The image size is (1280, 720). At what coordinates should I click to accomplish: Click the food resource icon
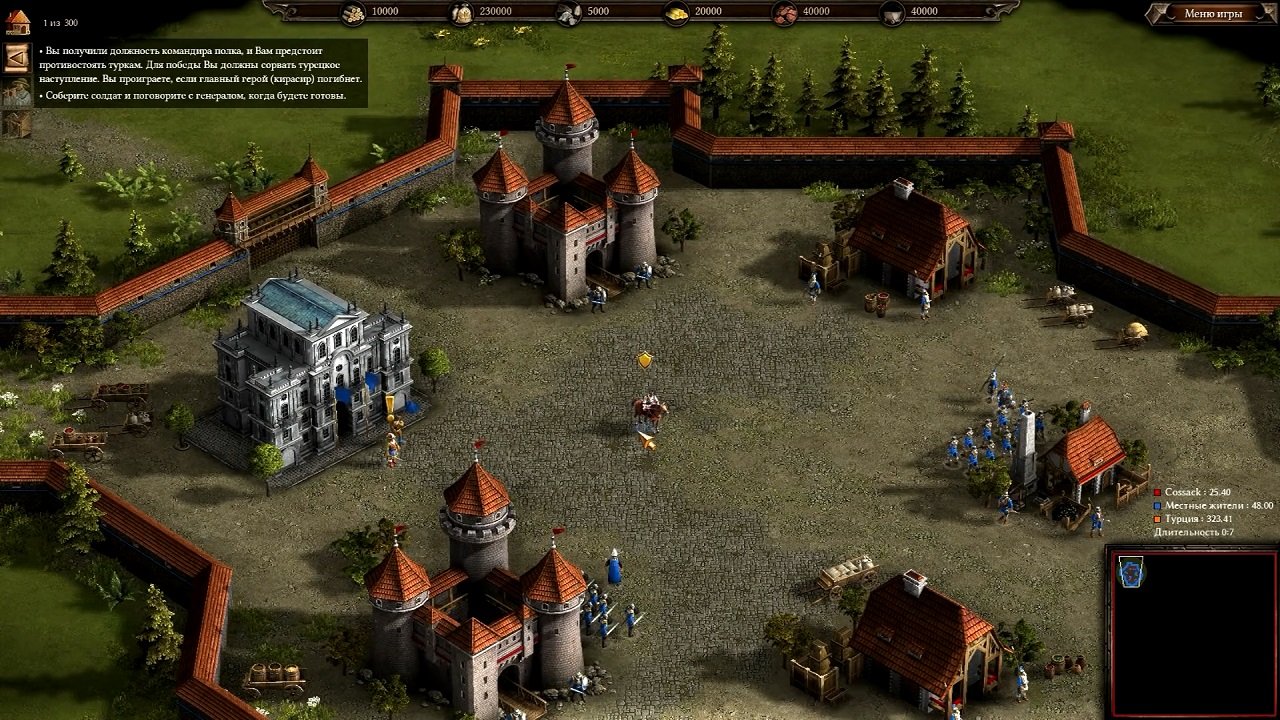(x=462, y=13)
